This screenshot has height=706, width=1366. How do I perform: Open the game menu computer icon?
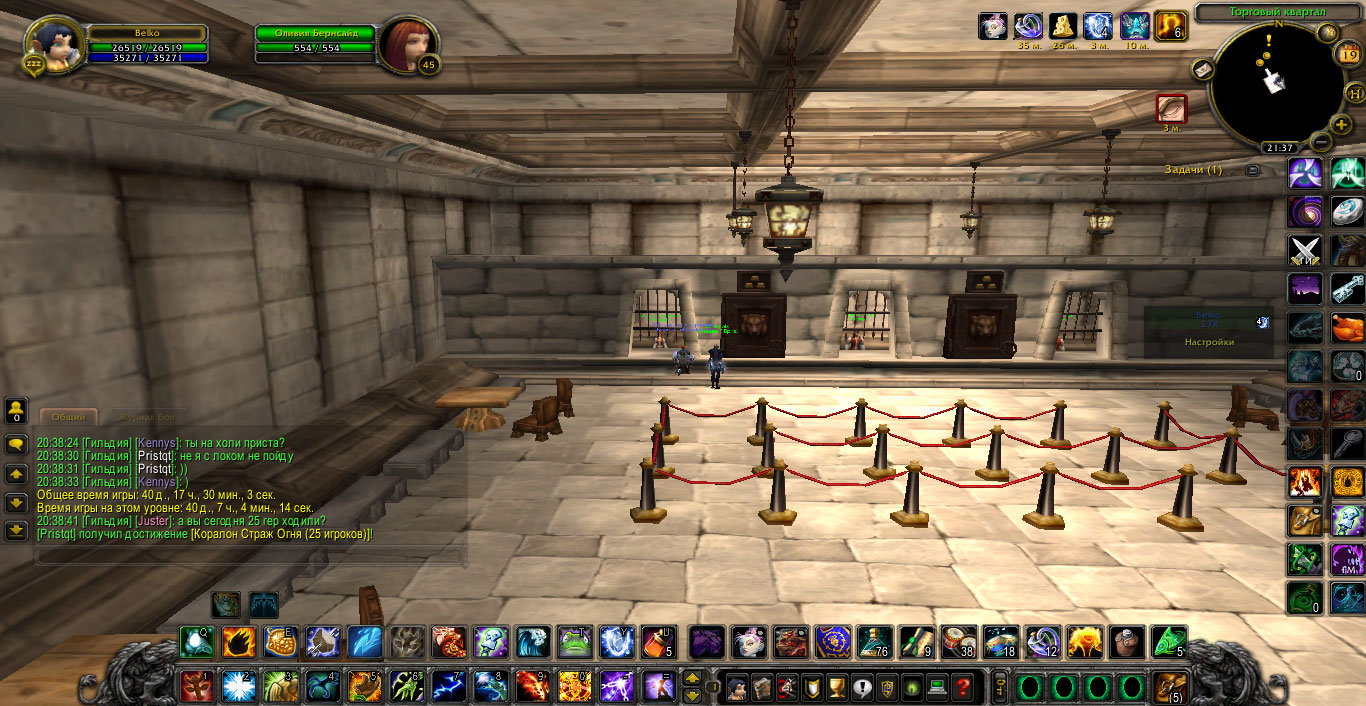click(x=937, y=687)
